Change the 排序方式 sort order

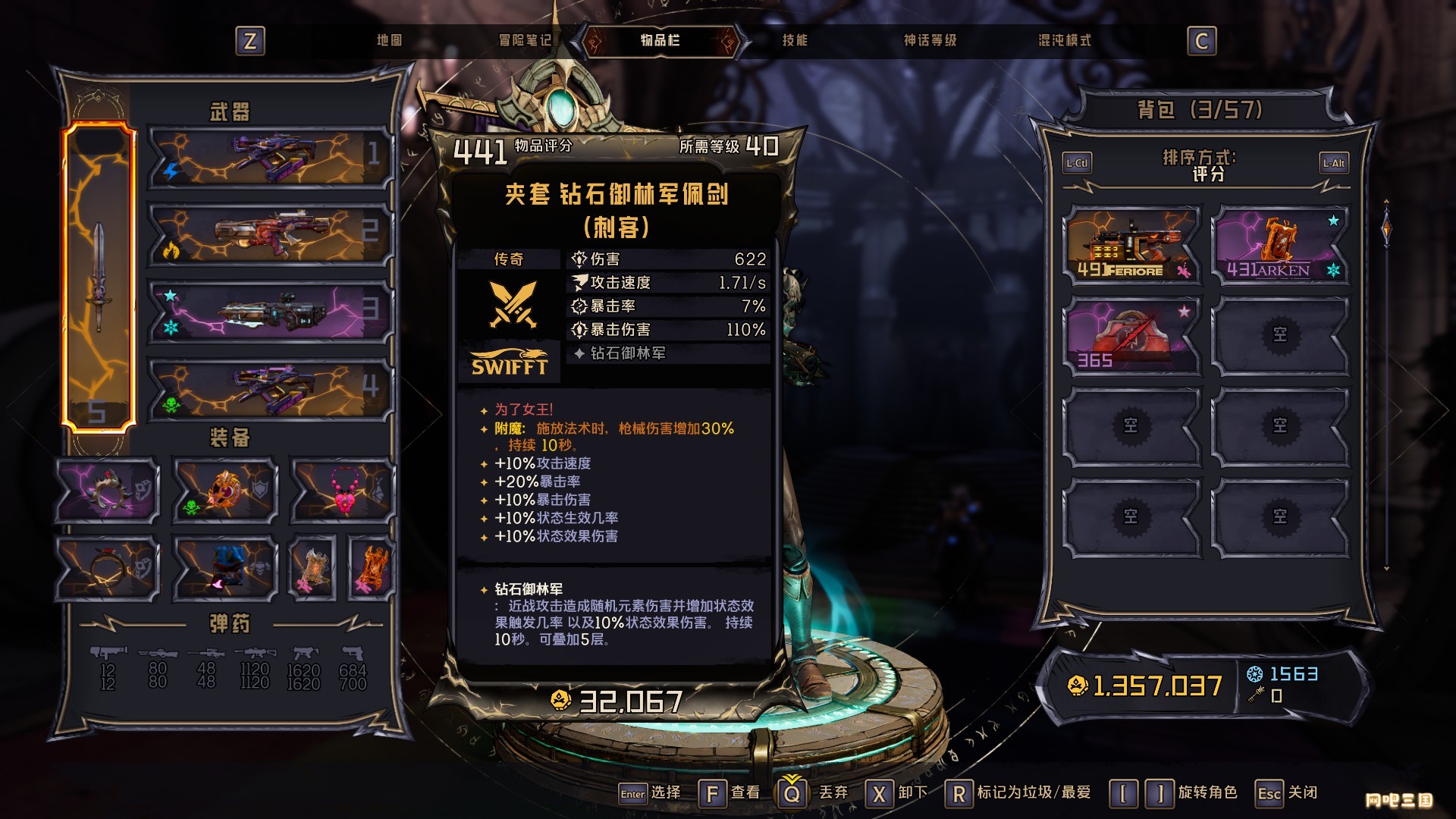pyautogui.click(x=1207, y=165)
